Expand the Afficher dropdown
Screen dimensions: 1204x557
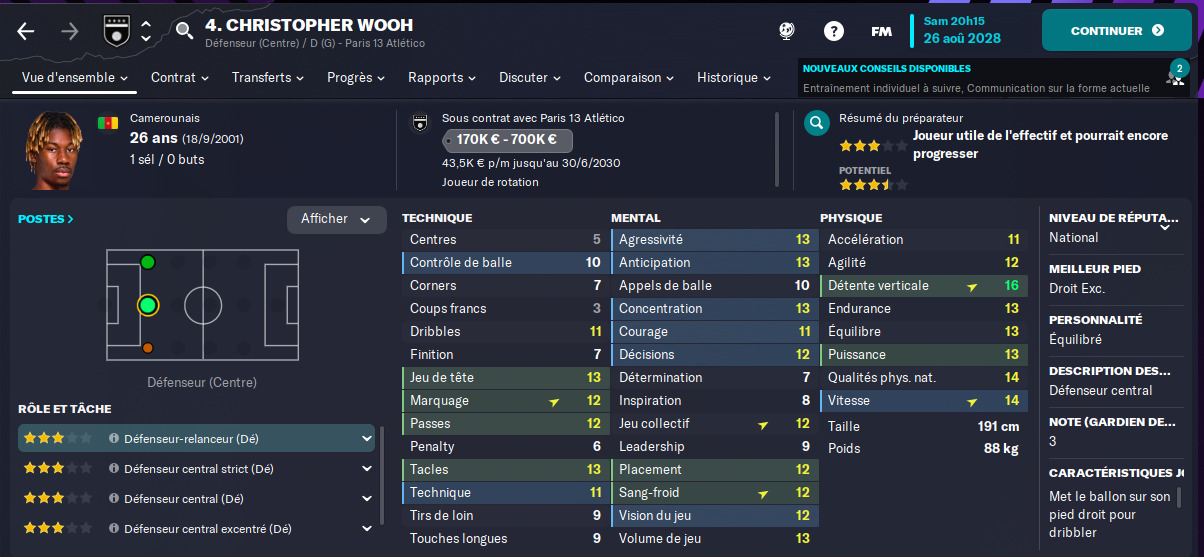click(x=336, y=220)
